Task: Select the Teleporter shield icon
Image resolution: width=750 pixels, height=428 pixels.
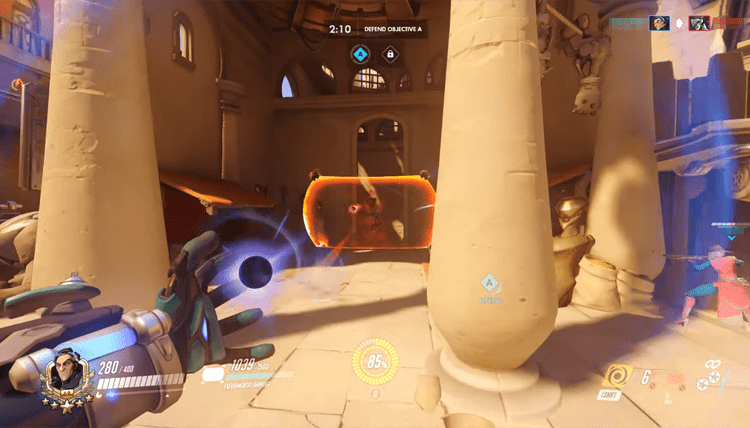Action: [x=213, y=374]
